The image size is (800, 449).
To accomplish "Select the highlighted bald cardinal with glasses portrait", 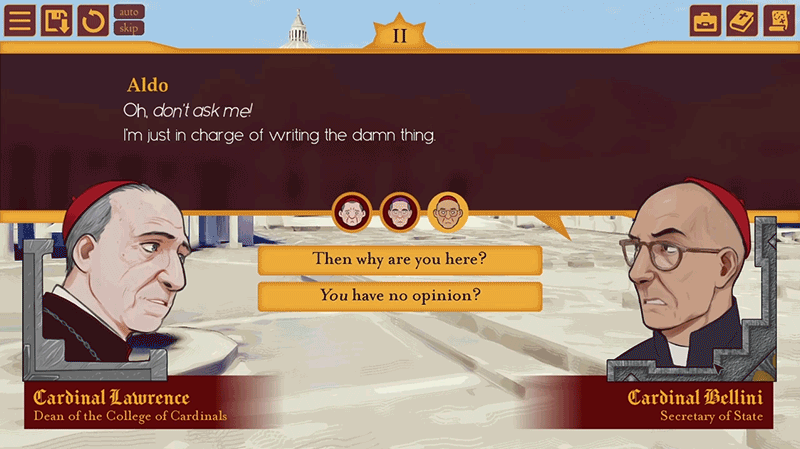I will 447,211.
